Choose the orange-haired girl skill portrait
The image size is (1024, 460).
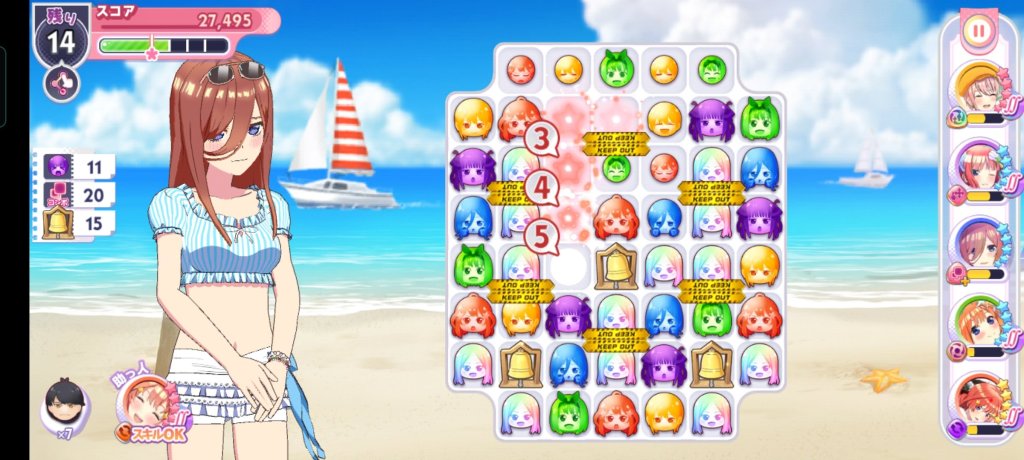977,324
